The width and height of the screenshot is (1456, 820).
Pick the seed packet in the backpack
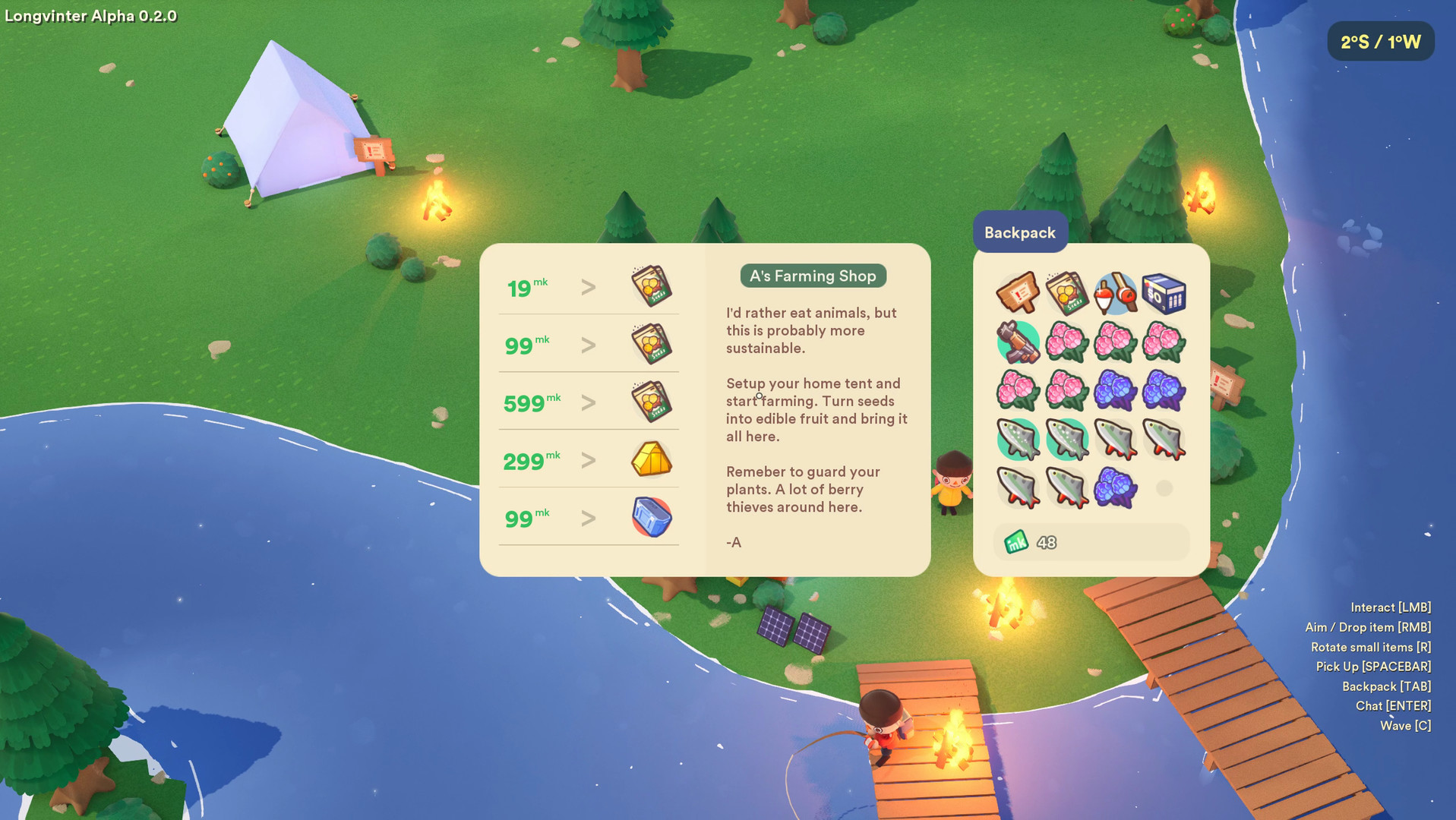click(1066, 293)
